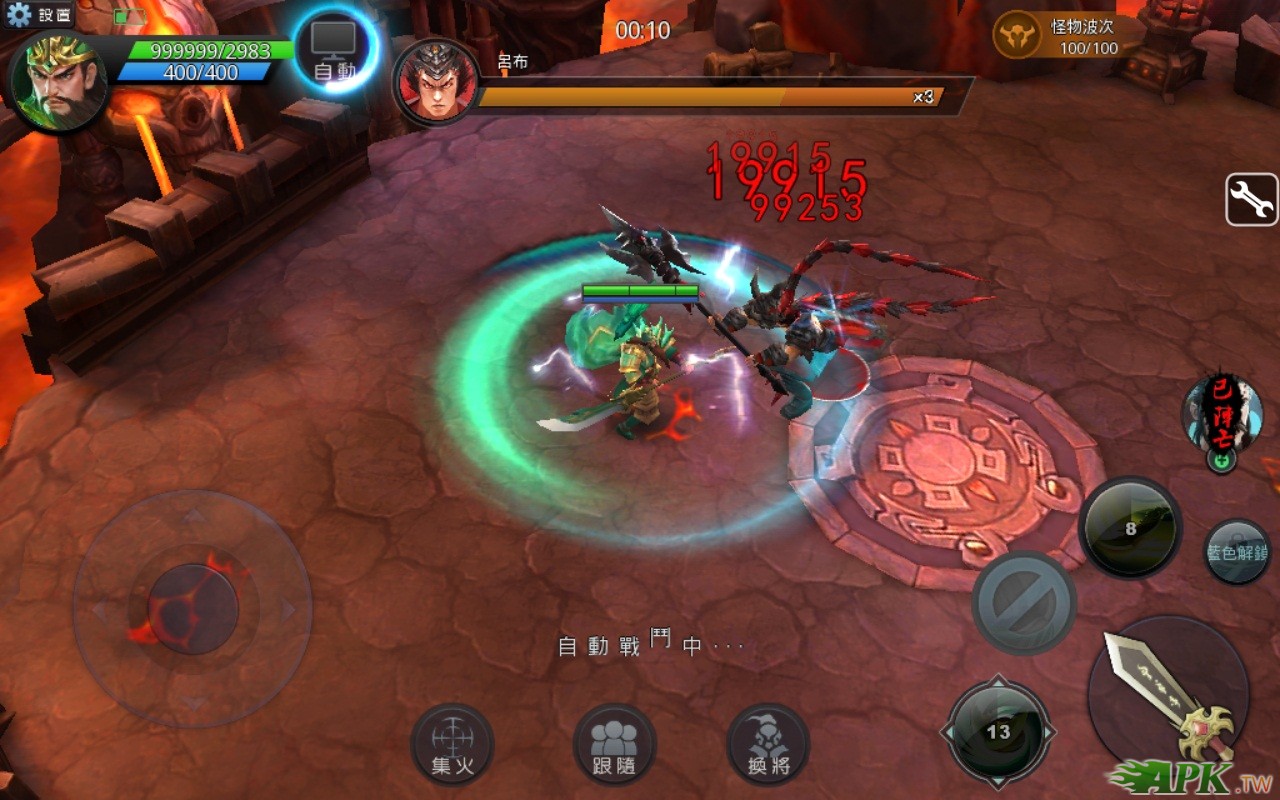Viewport: 1280px width, 800px height.
Task: Activate the 集火 focus-fire command
Action: click(x=452, y=745)
